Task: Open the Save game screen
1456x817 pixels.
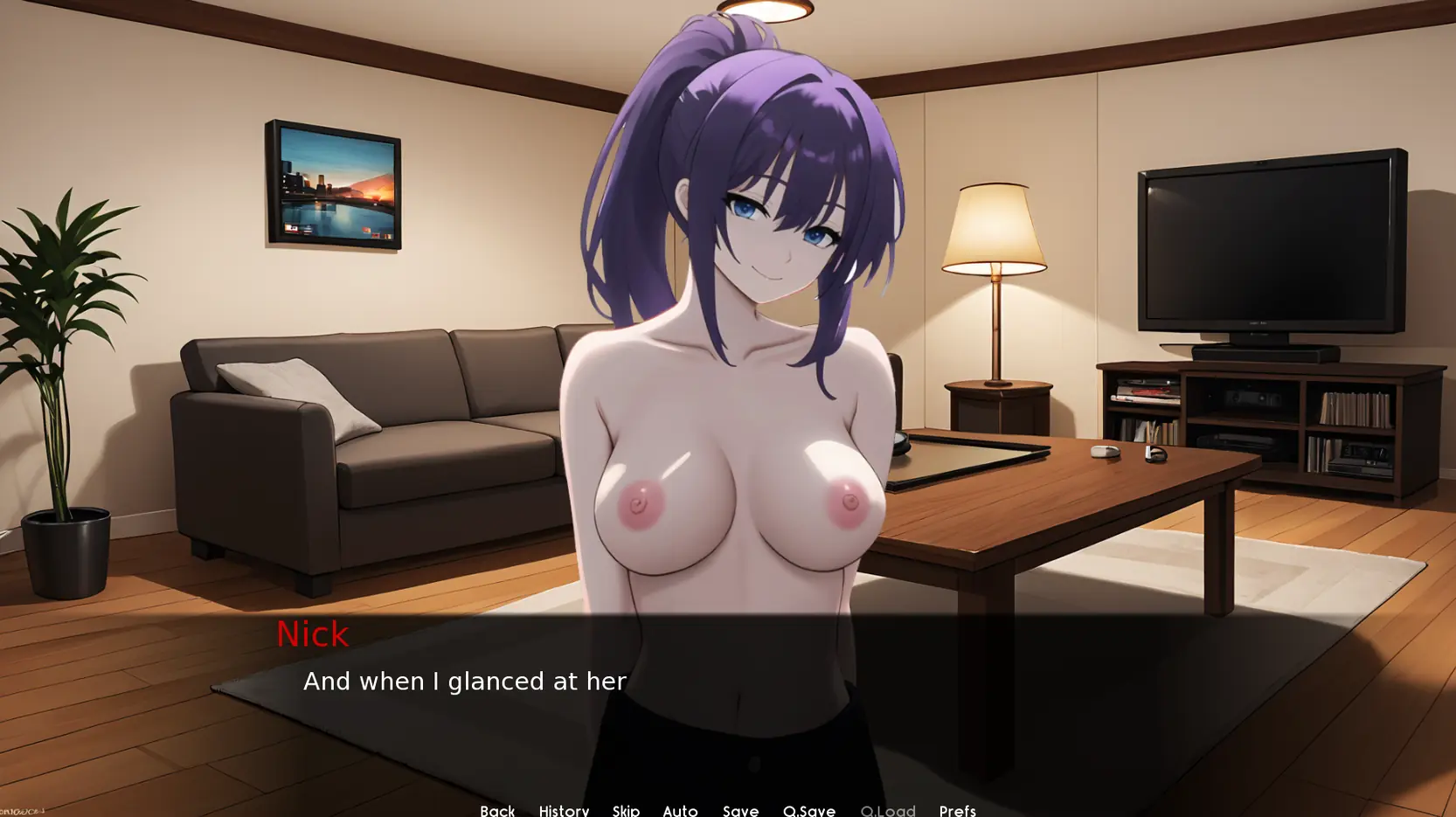Action: [740, 810]
